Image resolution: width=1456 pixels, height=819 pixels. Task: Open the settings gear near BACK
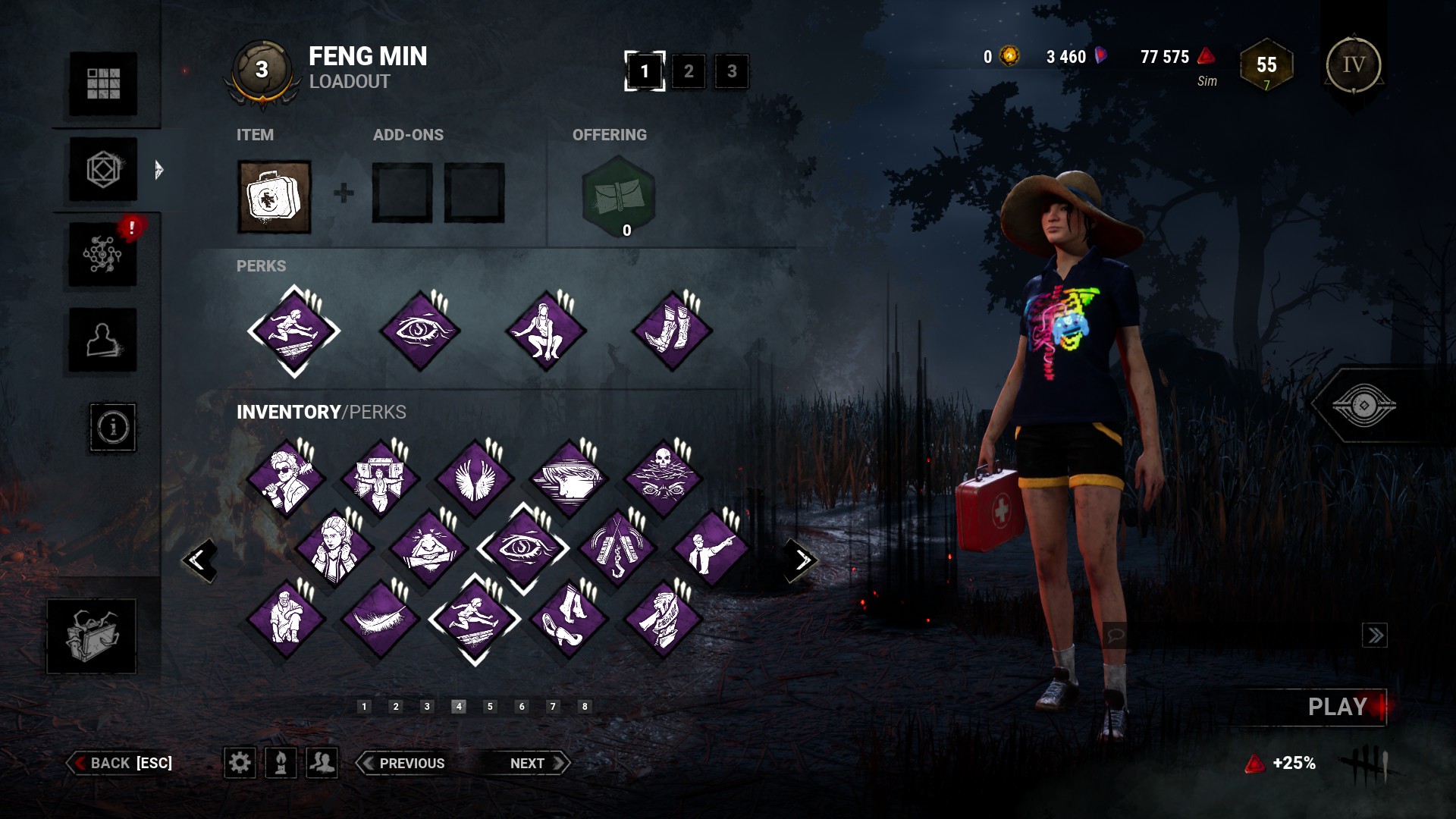(240, 764)
